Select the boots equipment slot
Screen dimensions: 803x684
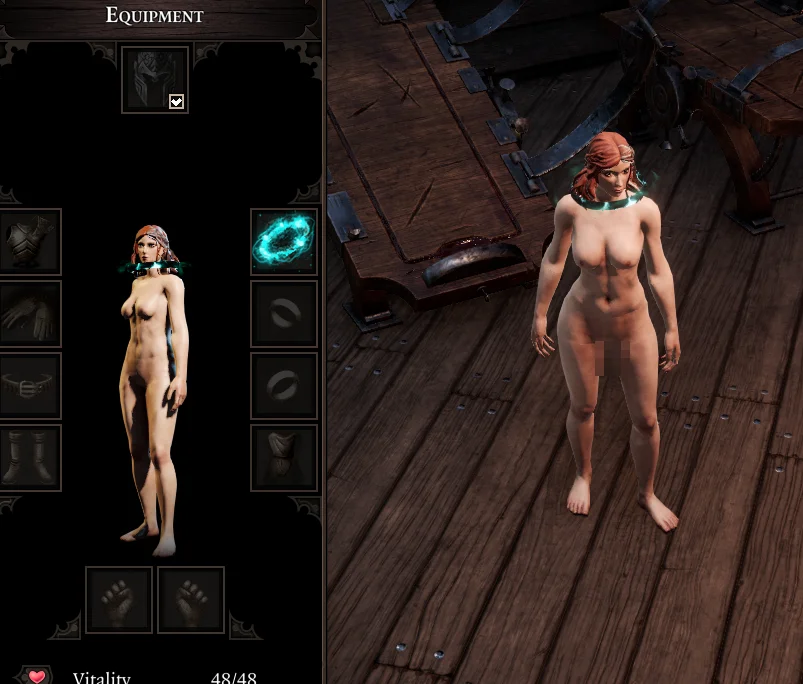point(29,457)
